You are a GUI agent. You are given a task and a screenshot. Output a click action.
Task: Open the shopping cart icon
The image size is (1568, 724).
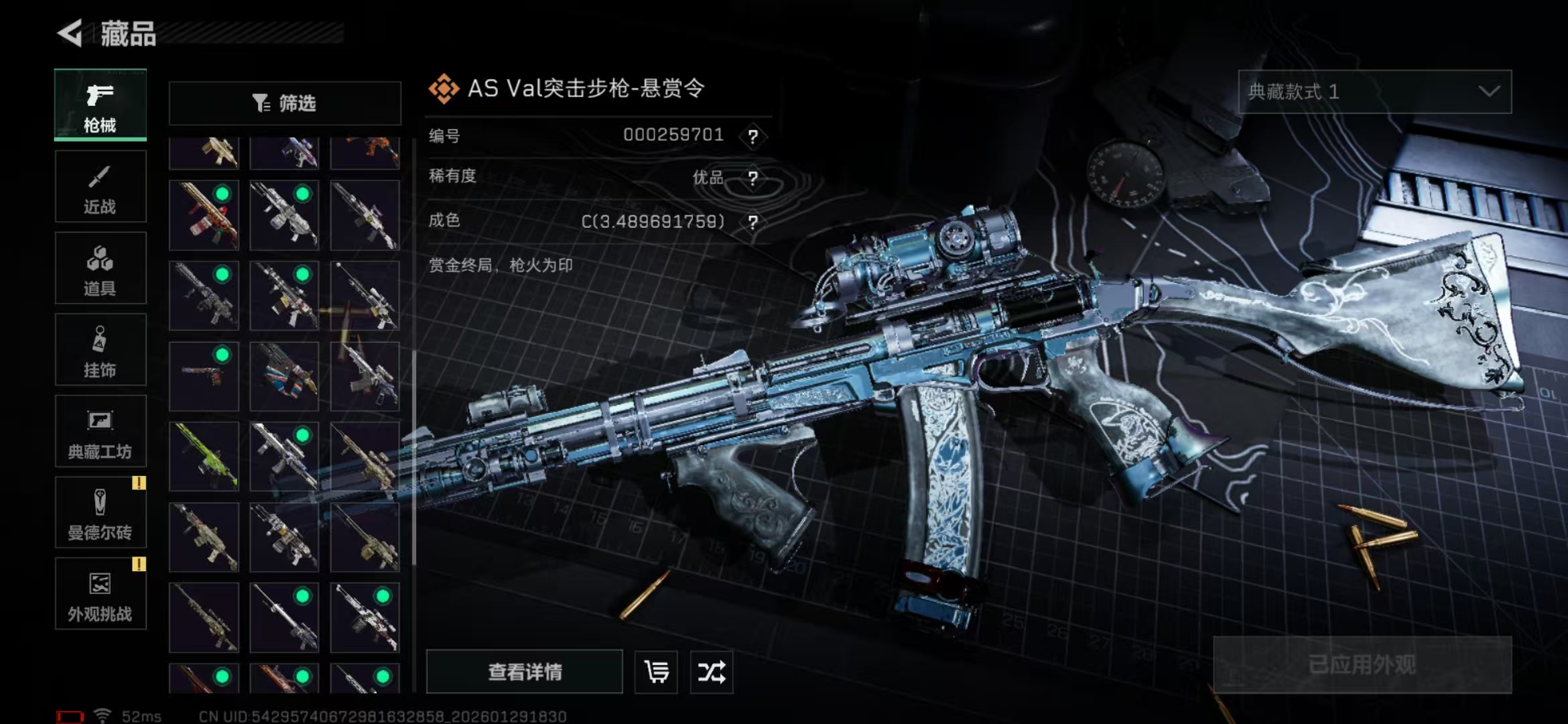[655, 672]
